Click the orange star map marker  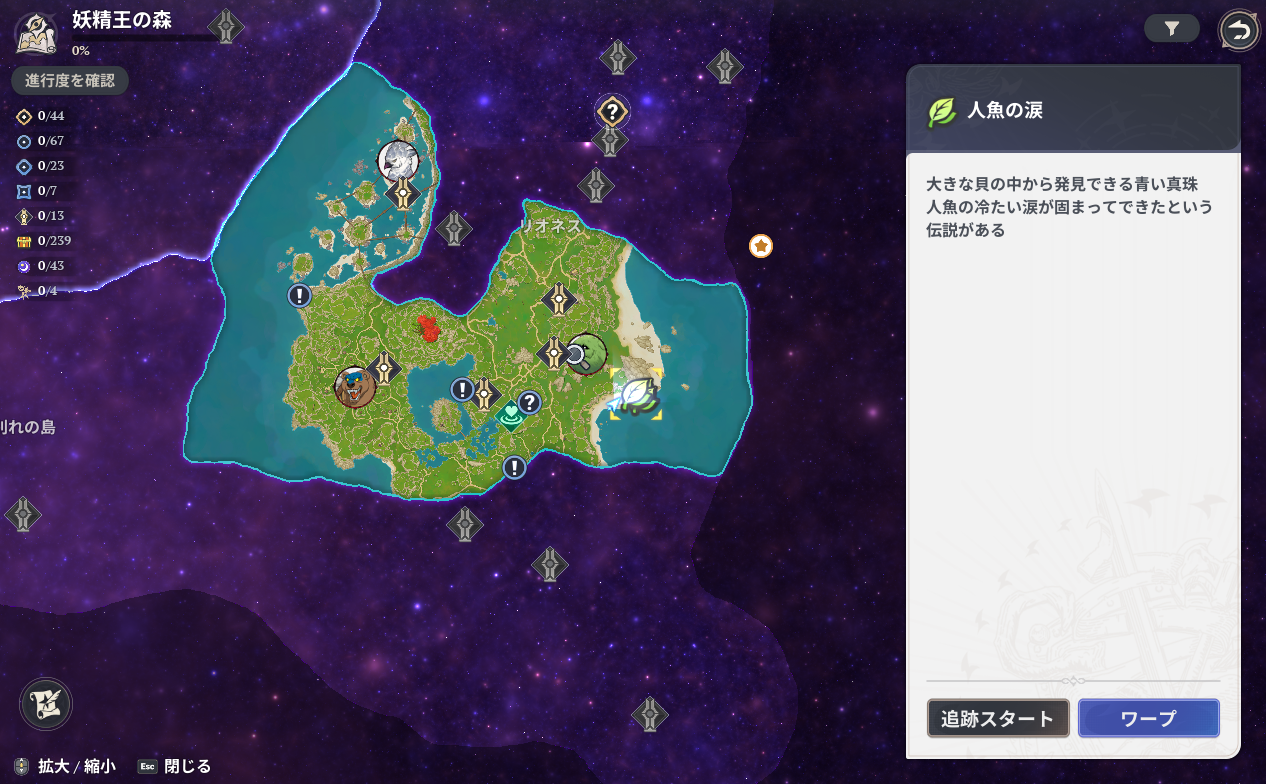pyautogui.click(x=761, y=245)
